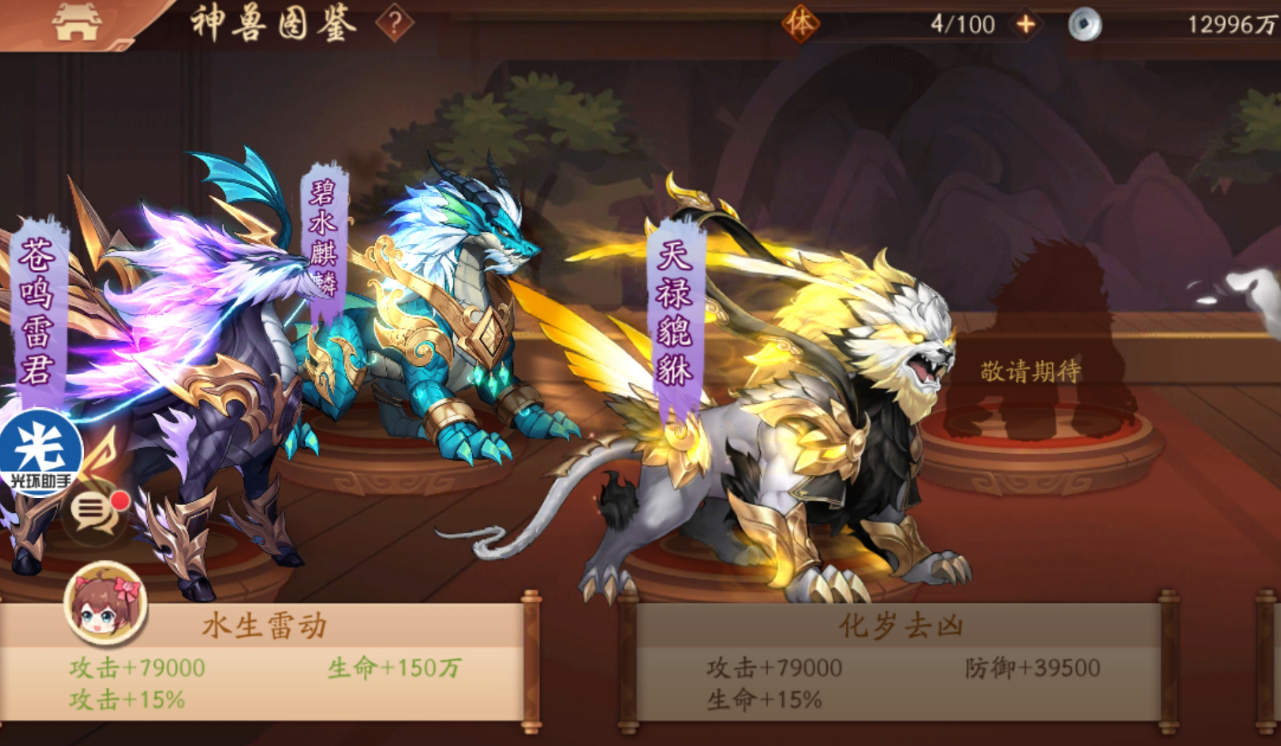Open chat via the speech bubble icon
The height and width of the screenshot is (746, 1281).
click(92, 513)
